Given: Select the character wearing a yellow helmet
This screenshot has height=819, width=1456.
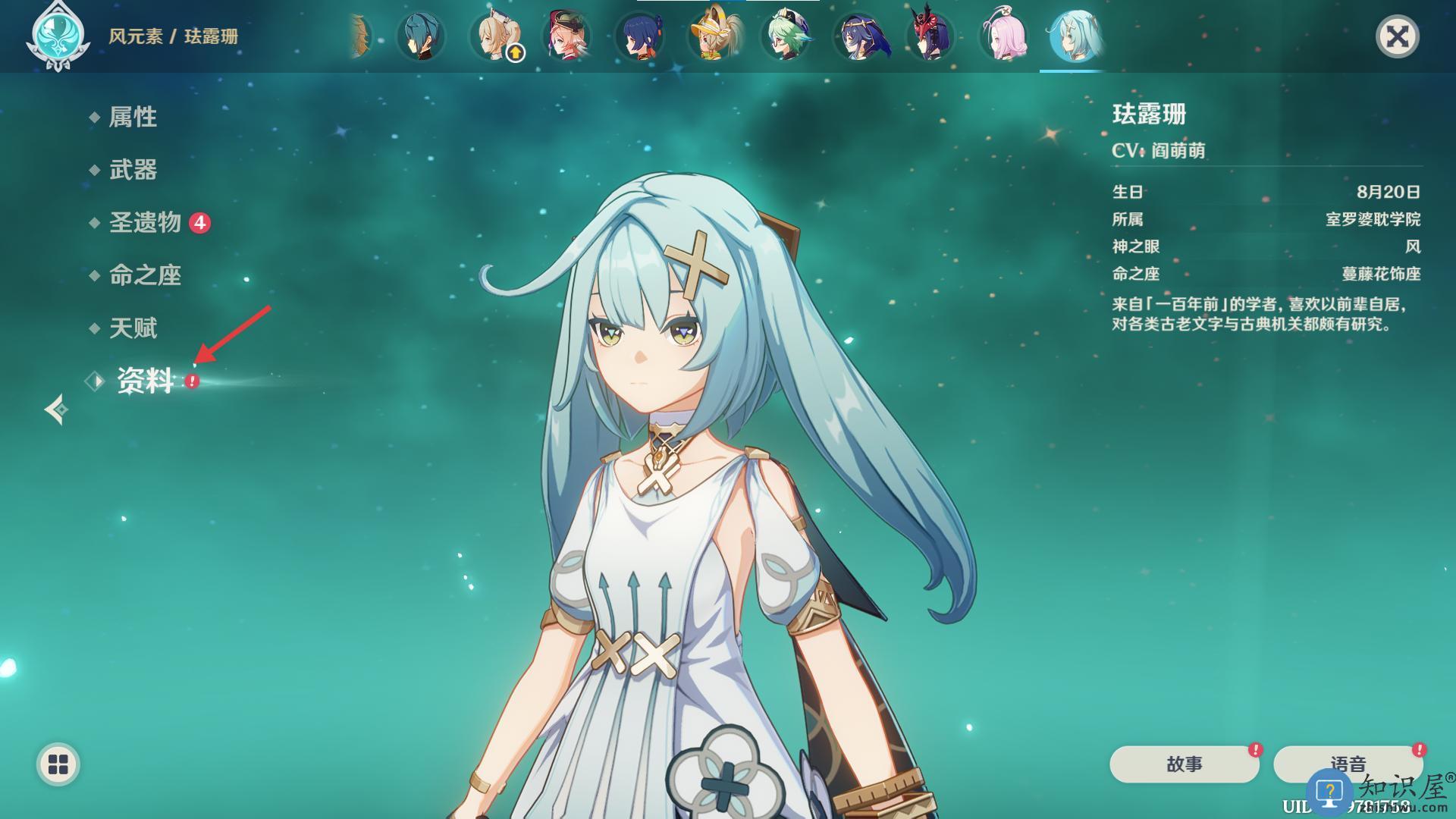Looking at the screenshot, I should (x=714, y=36).
